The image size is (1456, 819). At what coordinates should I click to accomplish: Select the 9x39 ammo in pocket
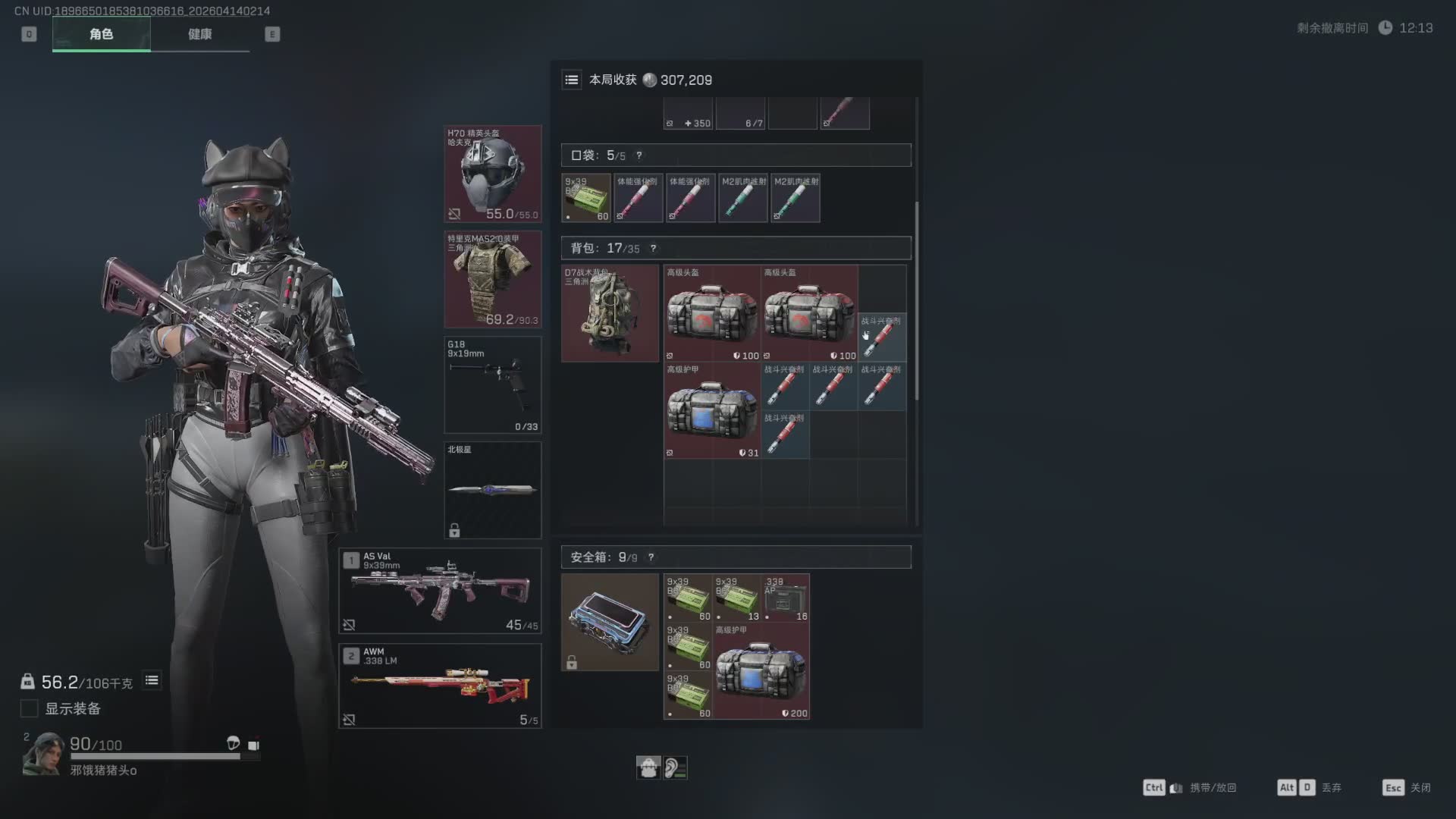click(586, 198)
